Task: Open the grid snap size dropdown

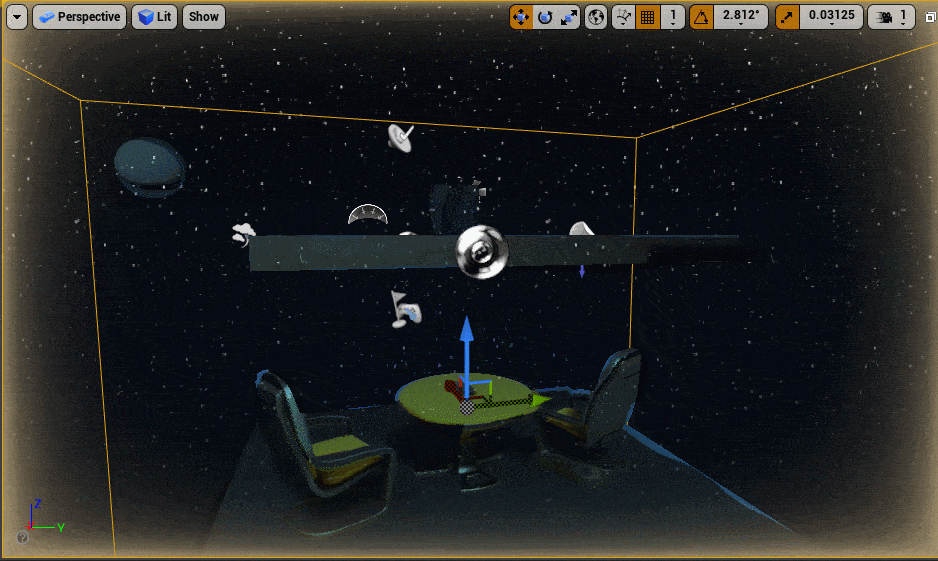Action: click(673, 17)
